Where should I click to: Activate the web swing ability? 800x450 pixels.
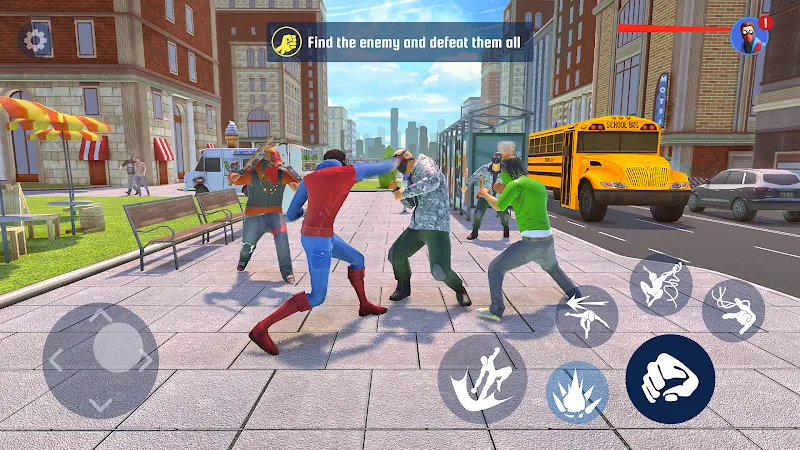[x=661, y=284]
